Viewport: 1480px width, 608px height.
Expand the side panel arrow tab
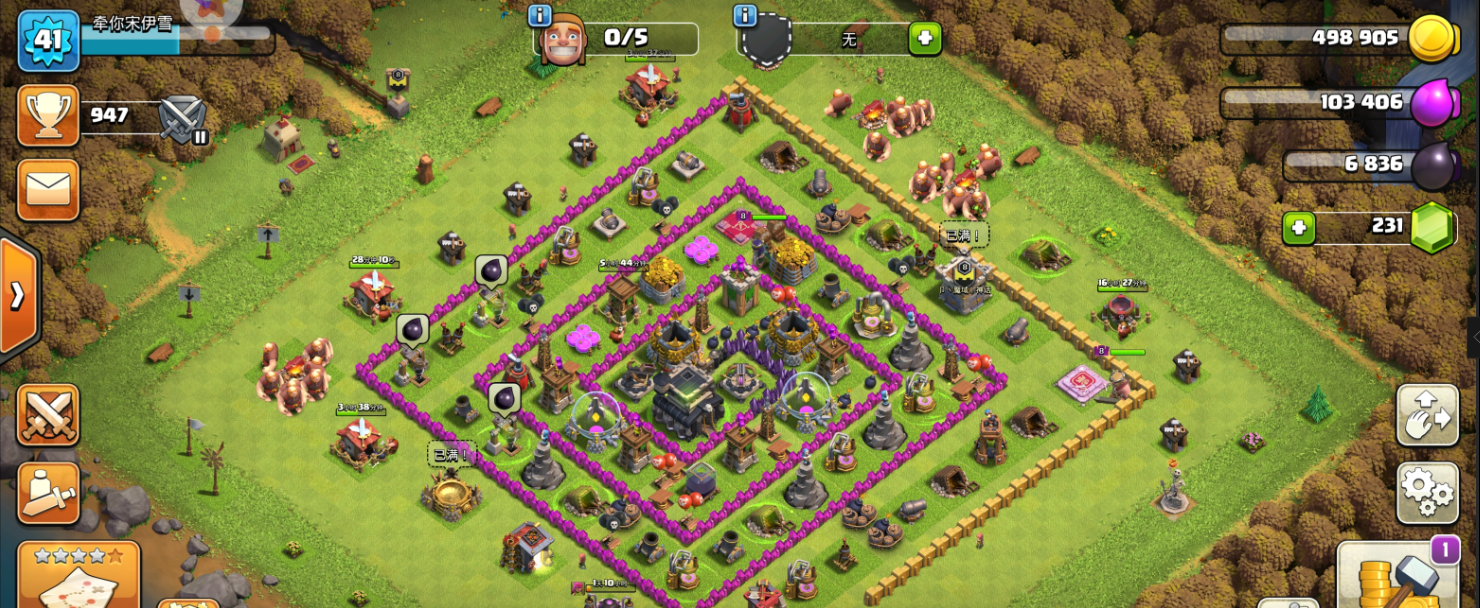click(17, 296)
